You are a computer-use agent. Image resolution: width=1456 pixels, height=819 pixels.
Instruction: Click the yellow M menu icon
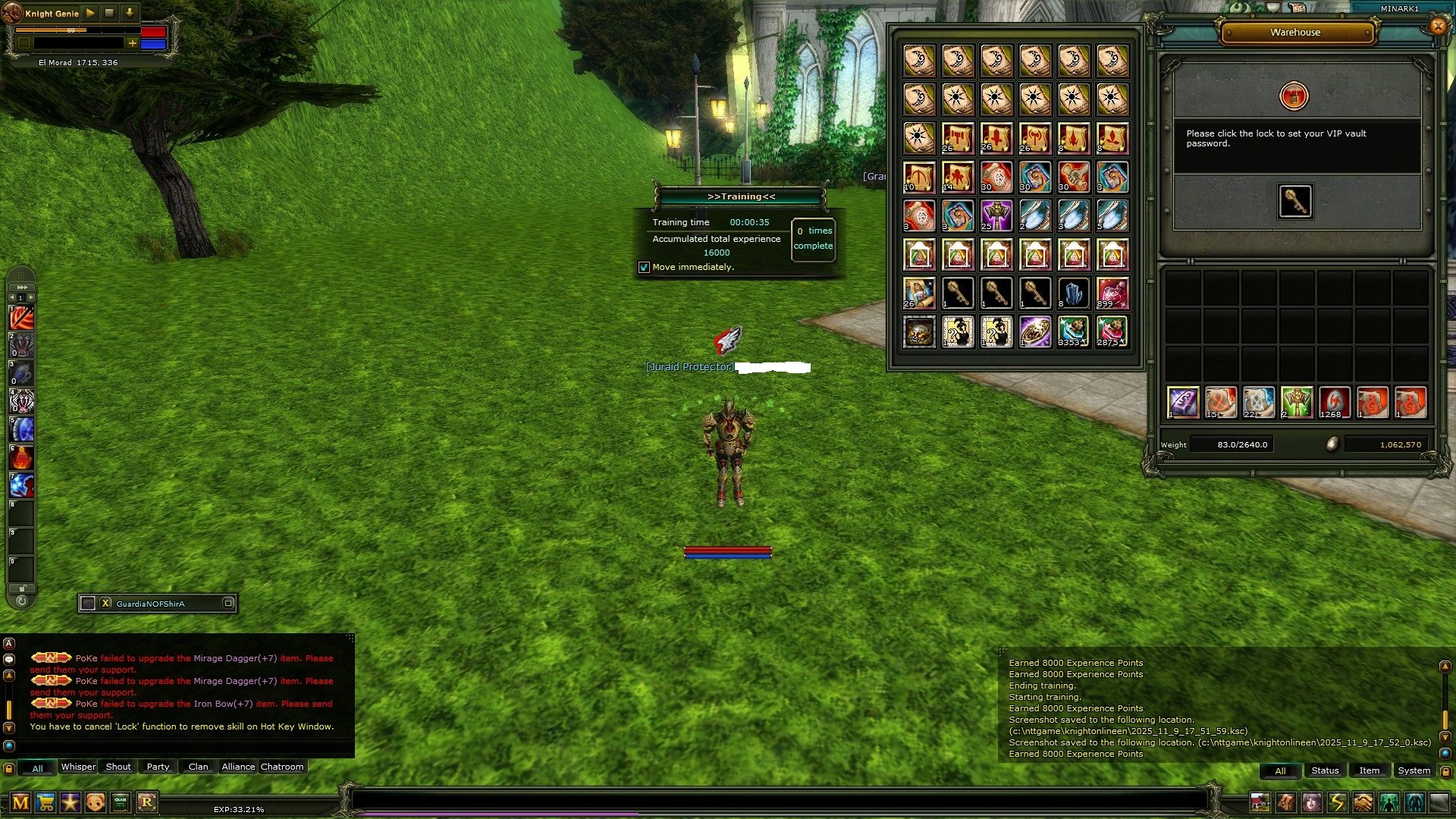coord(20,802)
